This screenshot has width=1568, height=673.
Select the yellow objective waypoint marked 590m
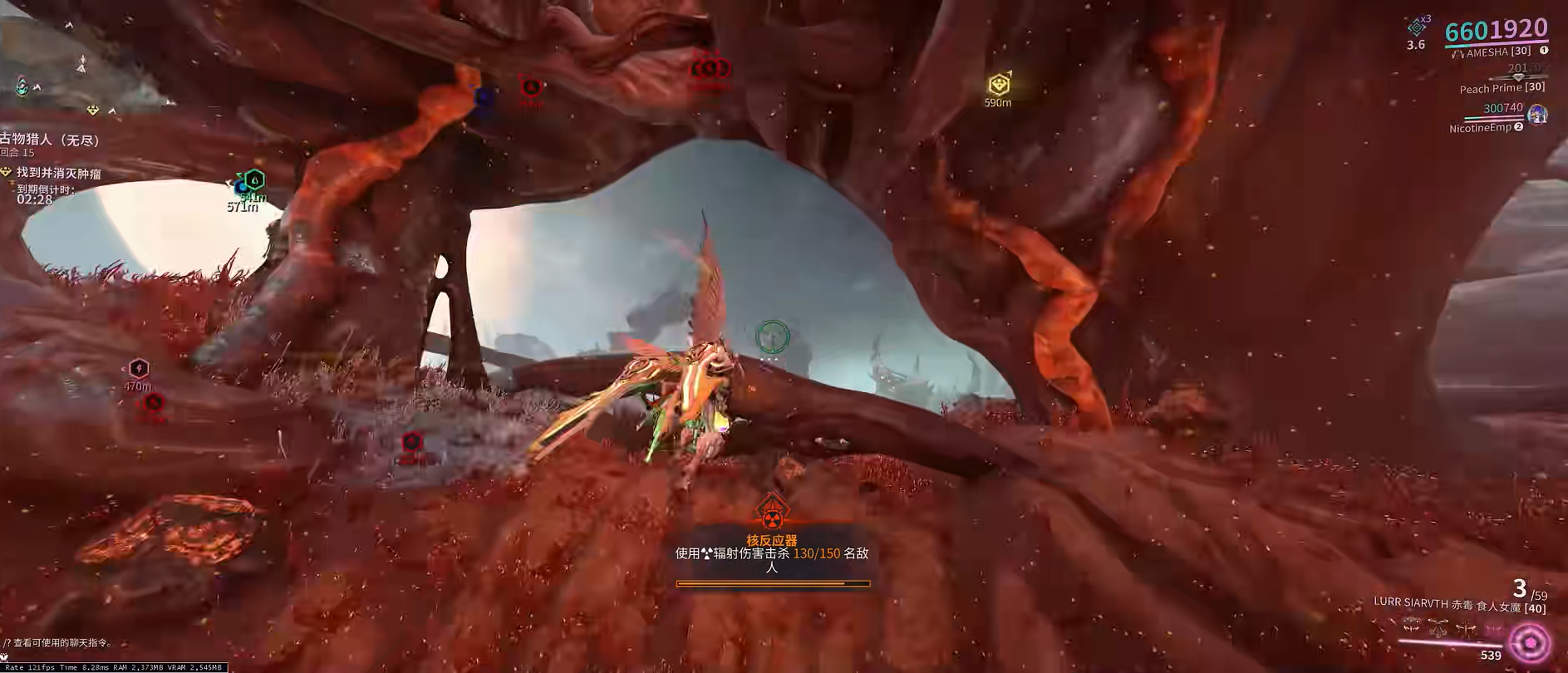(998, 85)
